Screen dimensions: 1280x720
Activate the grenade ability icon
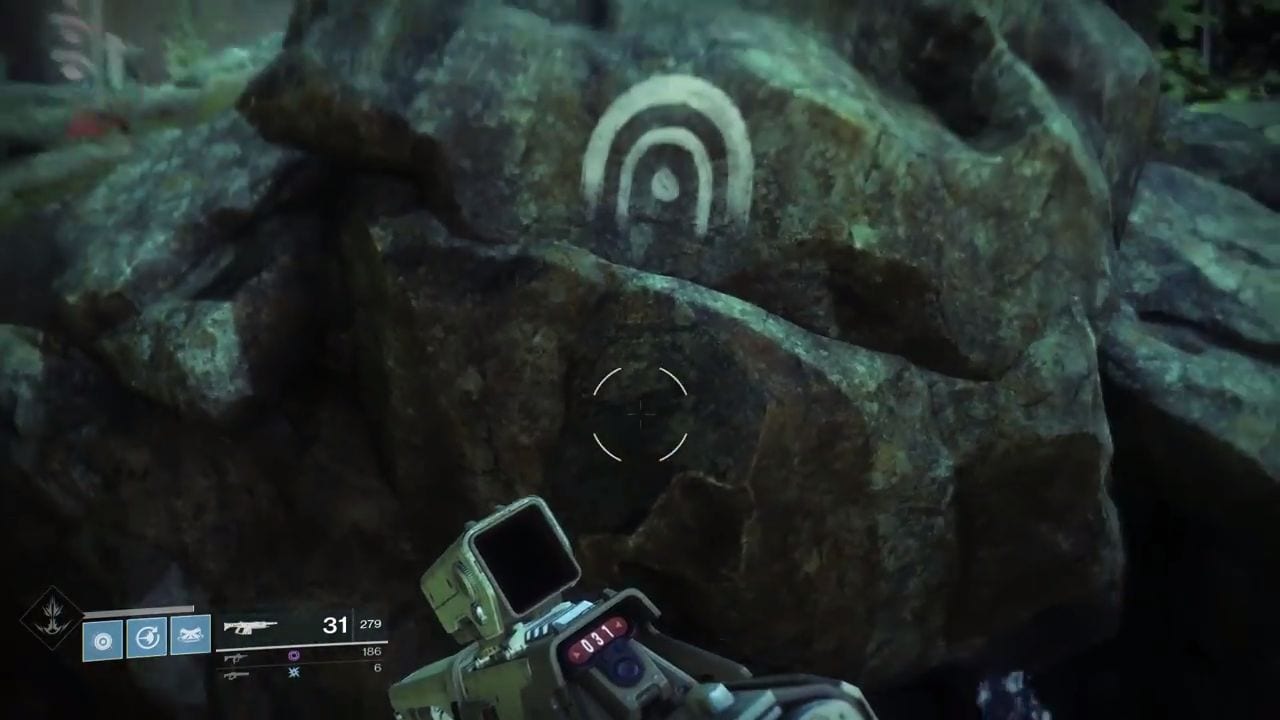coord(103,638)
